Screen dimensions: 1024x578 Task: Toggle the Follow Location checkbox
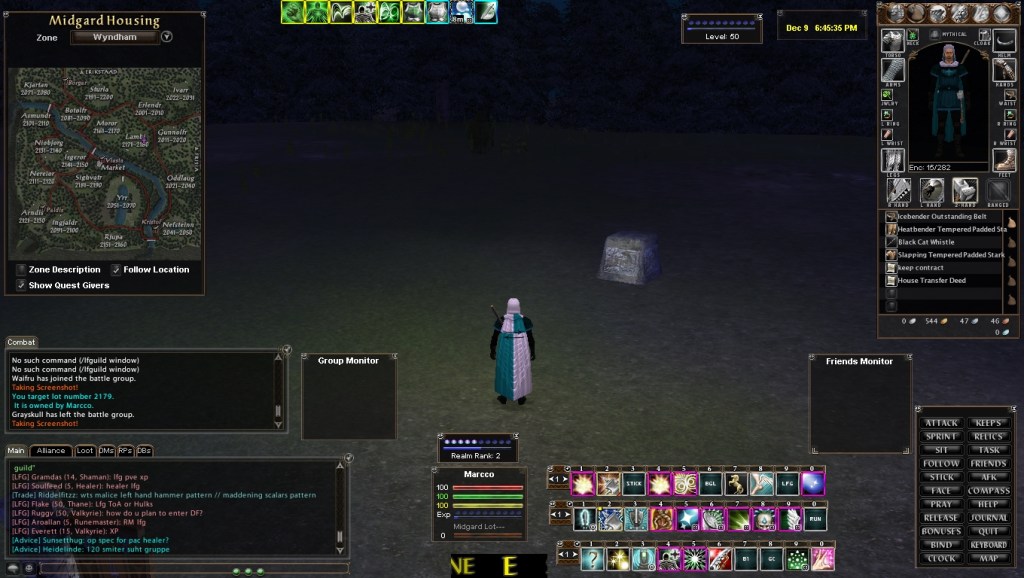[x=116, y=270]
